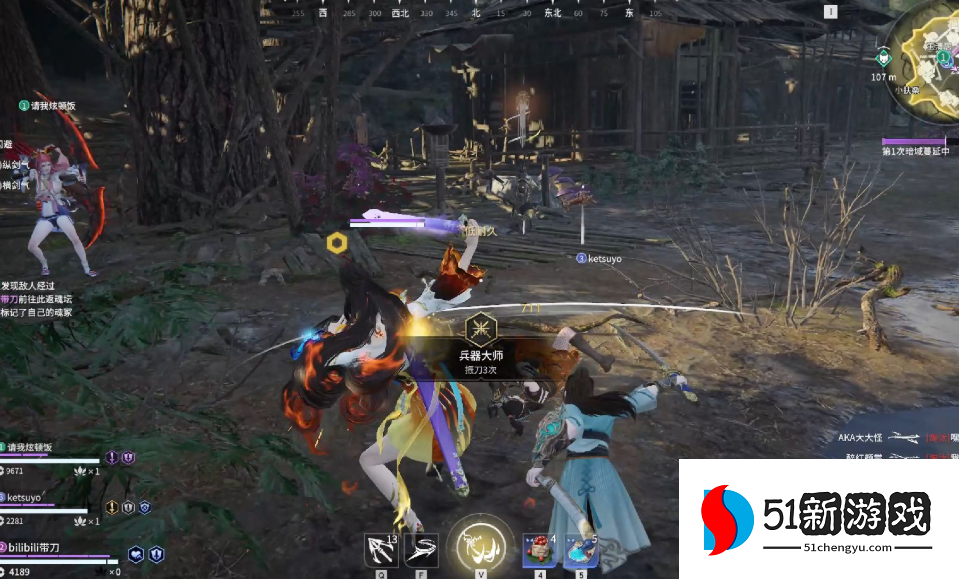Use the red berry bag item
This screenshot has height=579, width=959.
click(x=539, y=550)
